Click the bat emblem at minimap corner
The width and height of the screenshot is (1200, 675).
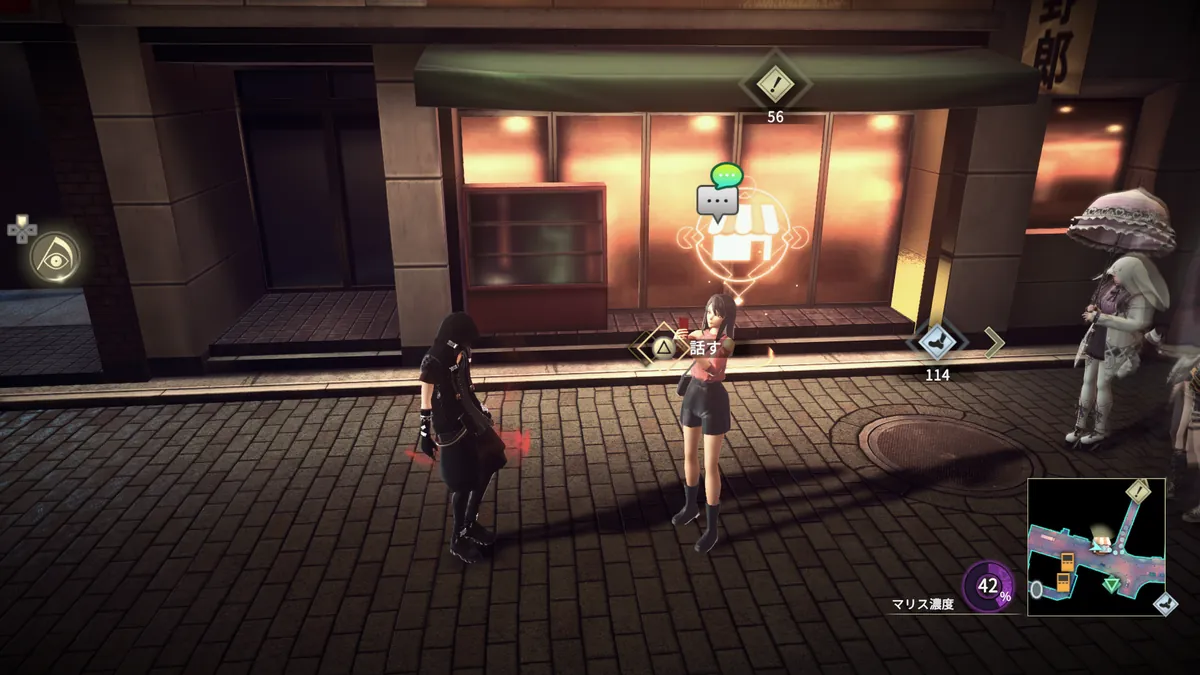(x=1164, y=604)
